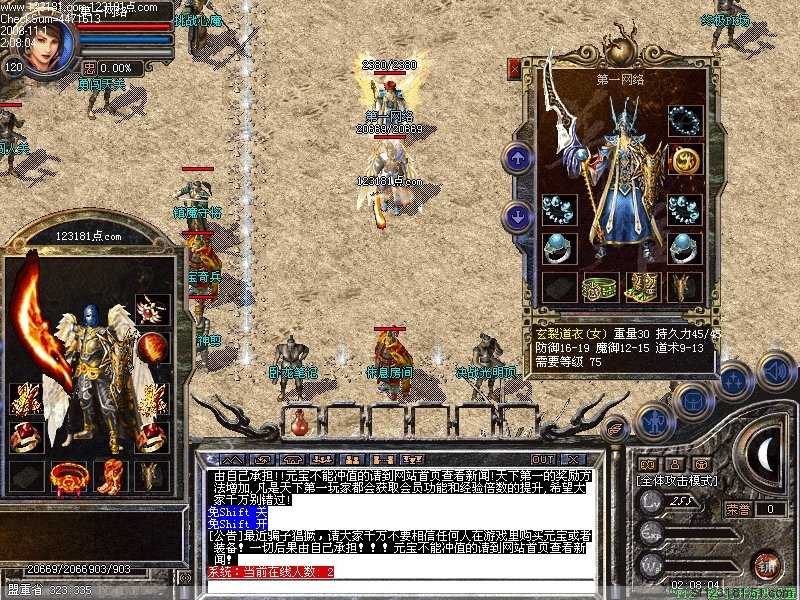Image resolution: width=800 pixels, height=600 pixels.
Task: Select the flaming red orb slot
Action: 152,348
